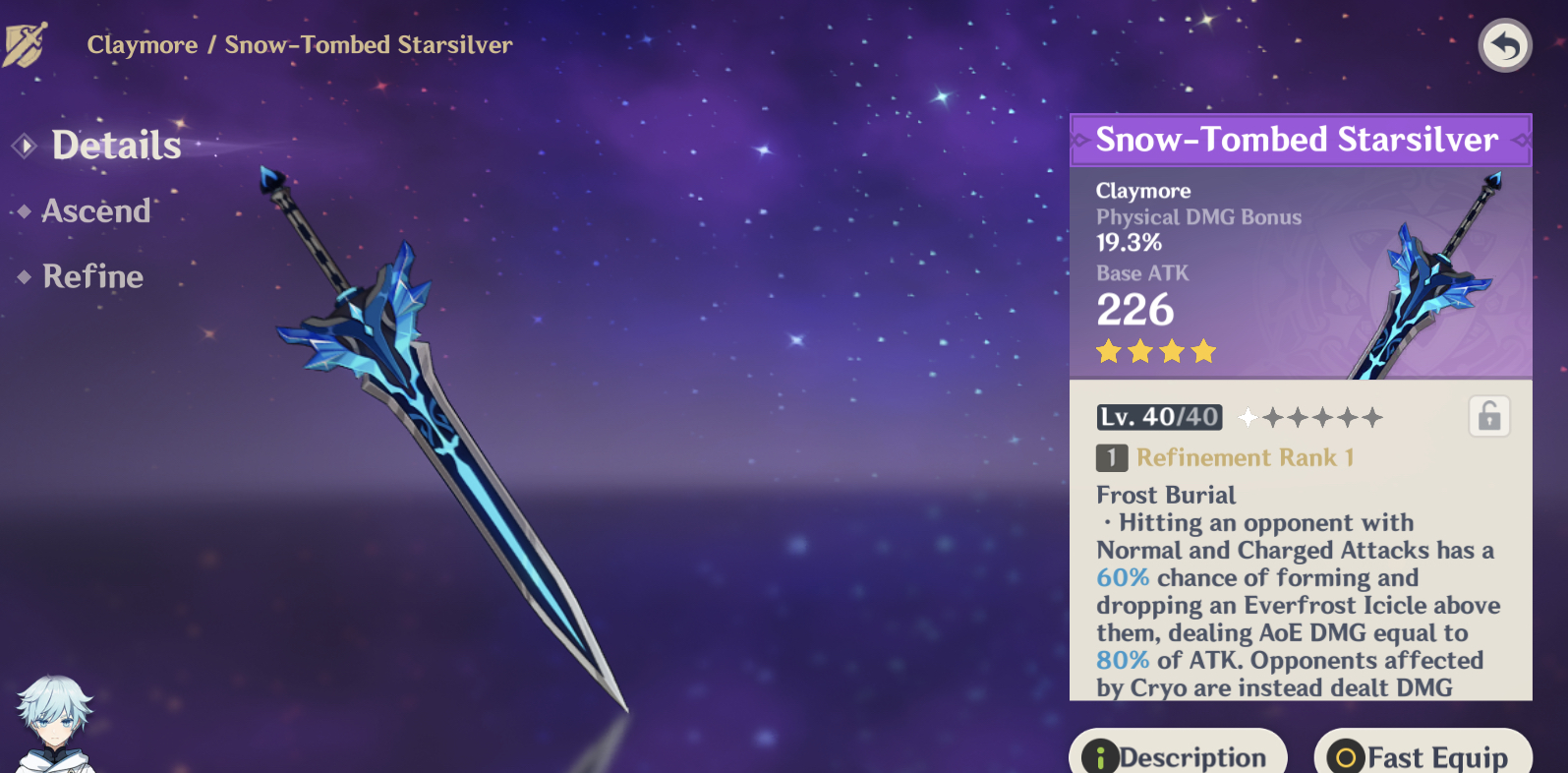Click the return arrow in the top-right corner
Image resolution: width=1568 pixels, height=773 pixels.
(1503, 46)
